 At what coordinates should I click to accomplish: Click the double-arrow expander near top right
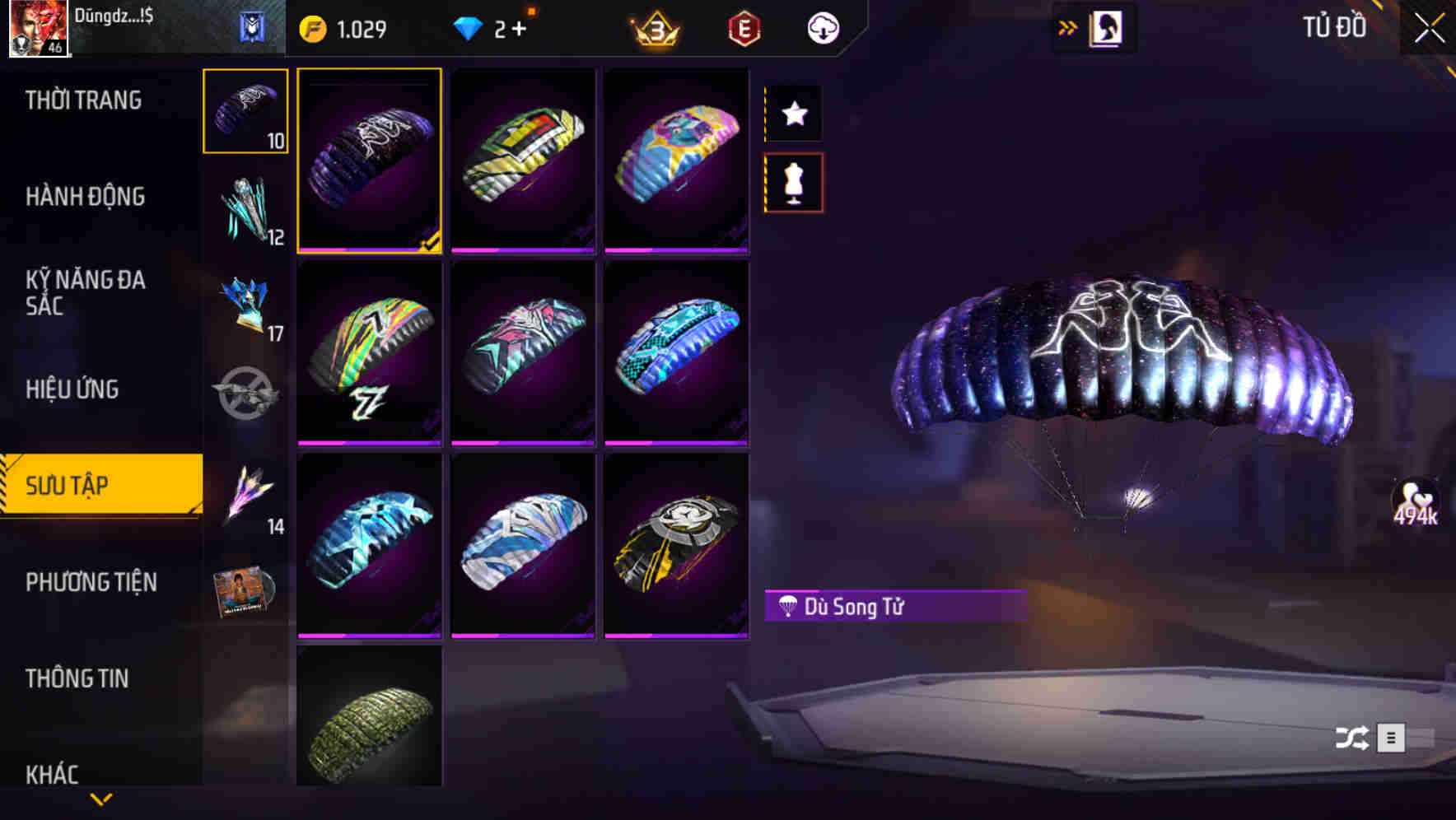(x=1066, y=27)
